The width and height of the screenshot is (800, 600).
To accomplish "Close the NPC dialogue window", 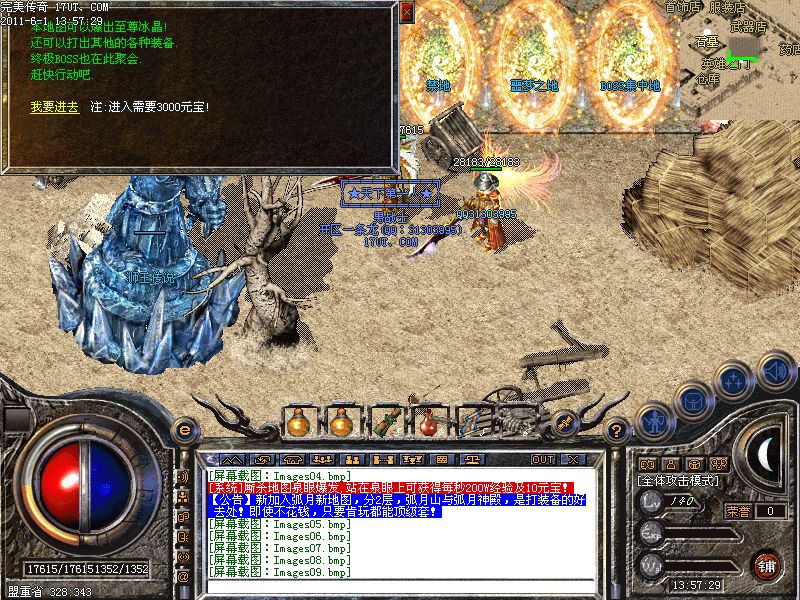I will click(x=406, y=12).
